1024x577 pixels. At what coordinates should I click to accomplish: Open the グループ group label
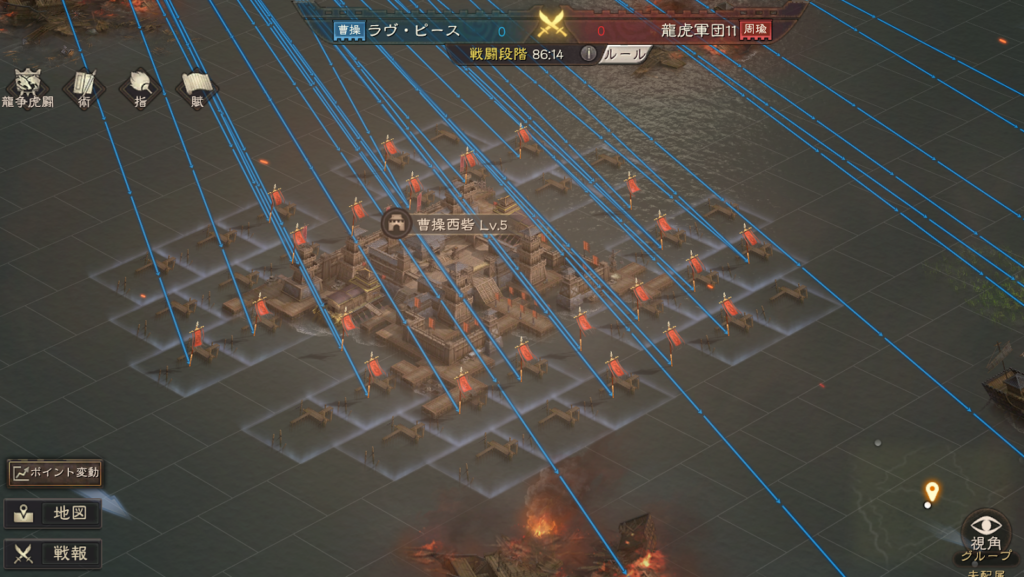pyautogui.click(x=986, y=556)
